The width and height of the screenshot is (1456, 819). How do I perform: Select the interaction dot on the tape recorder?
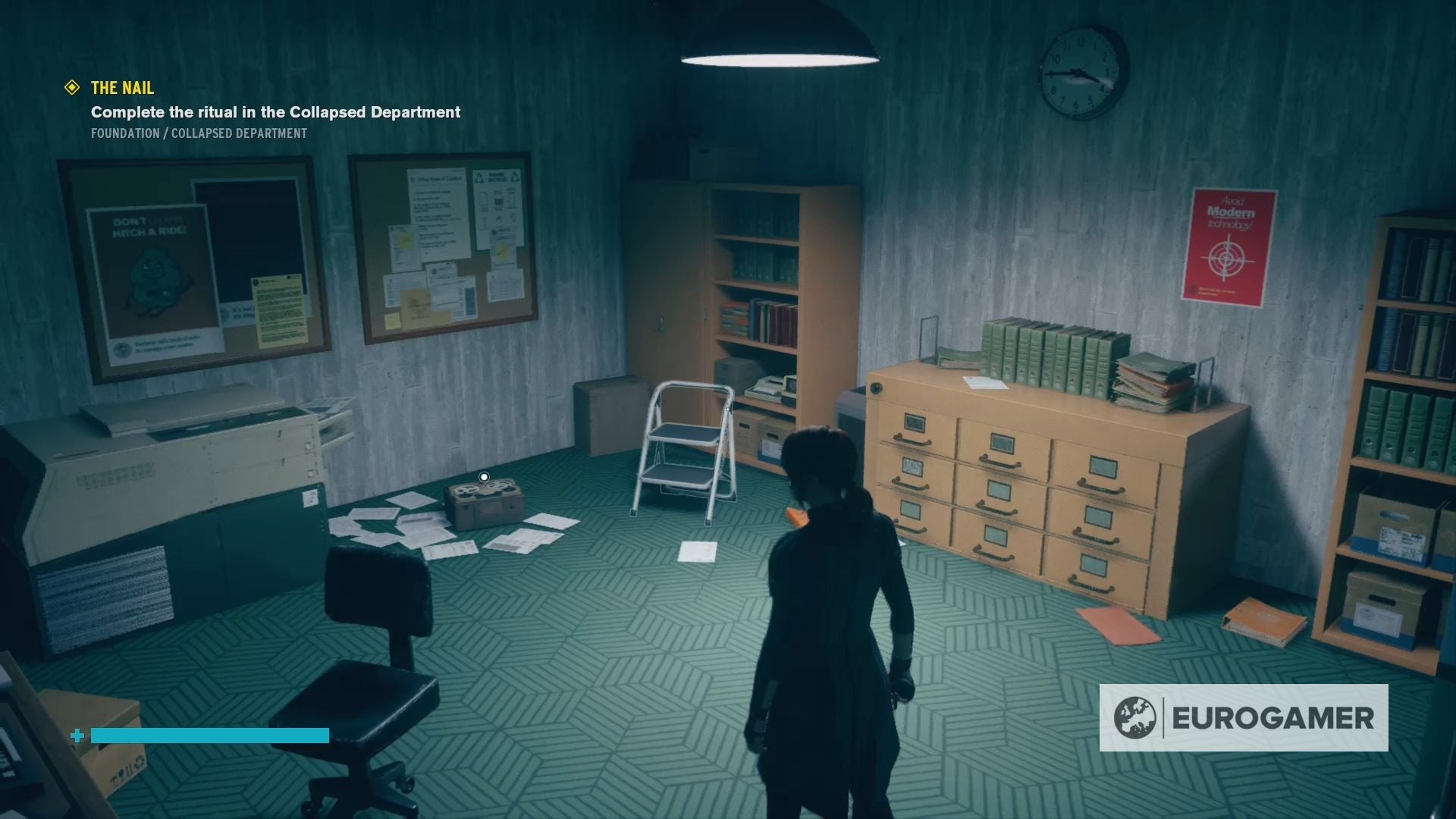(x=484, y=476)
